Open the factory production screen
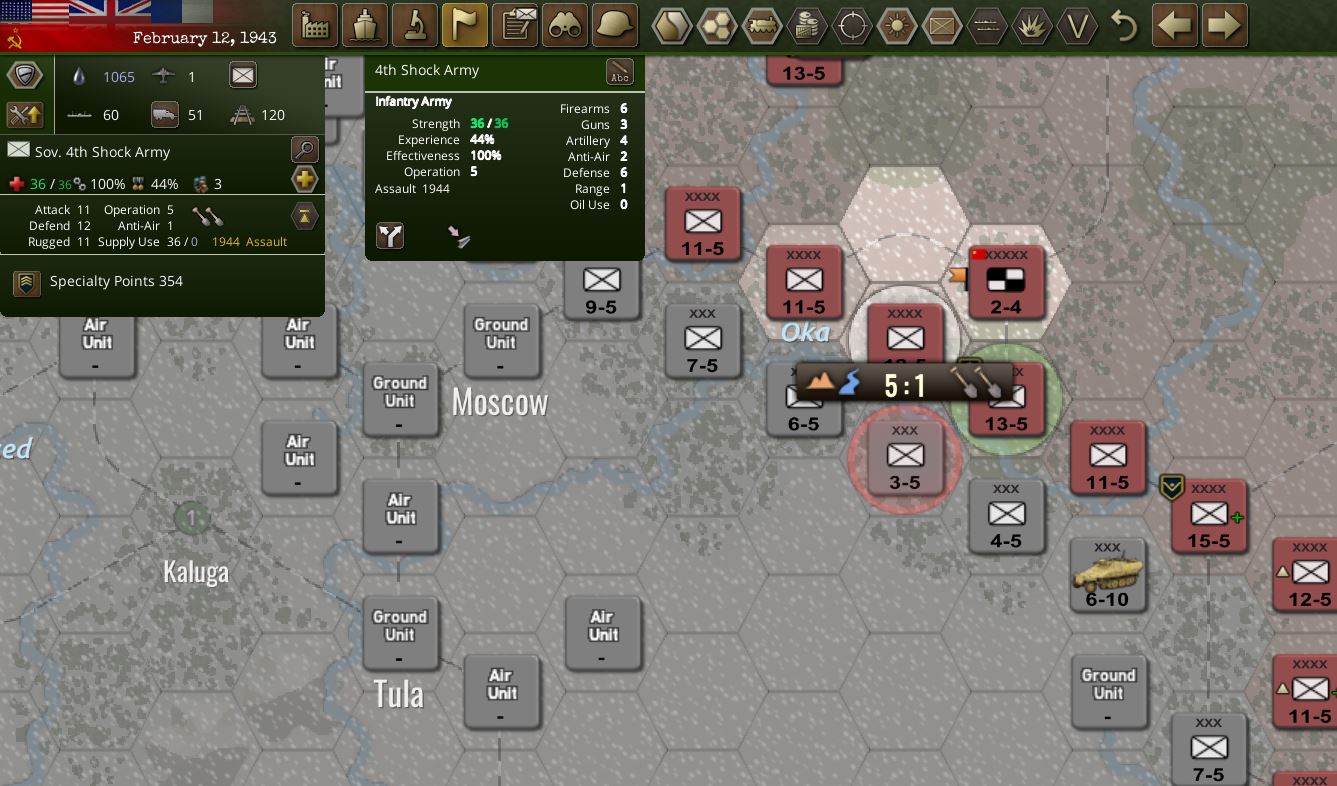1337x786 pixels. (314, 26)
